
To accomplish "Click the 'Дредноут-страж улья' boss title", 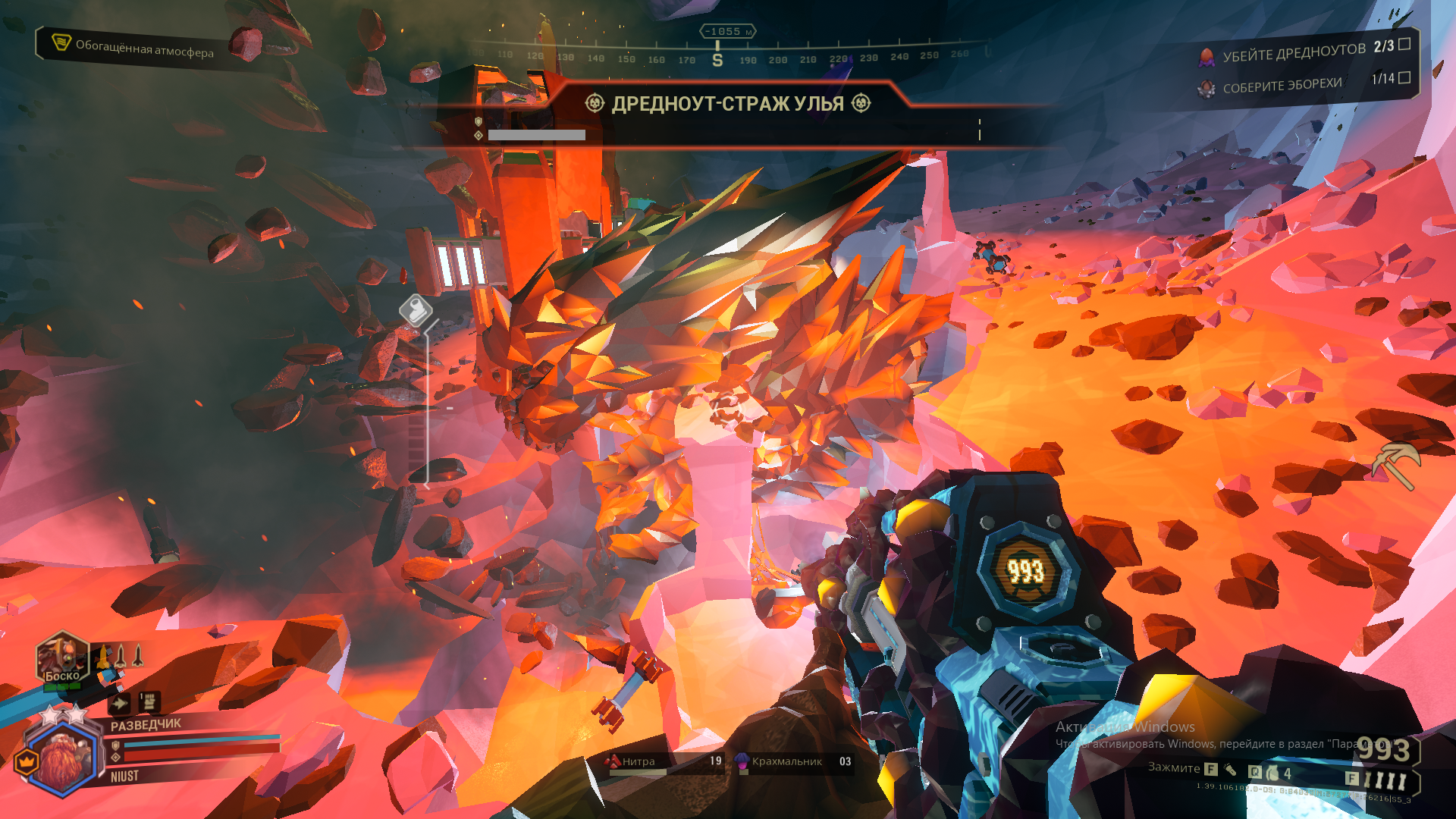I will tap(727, 104).
